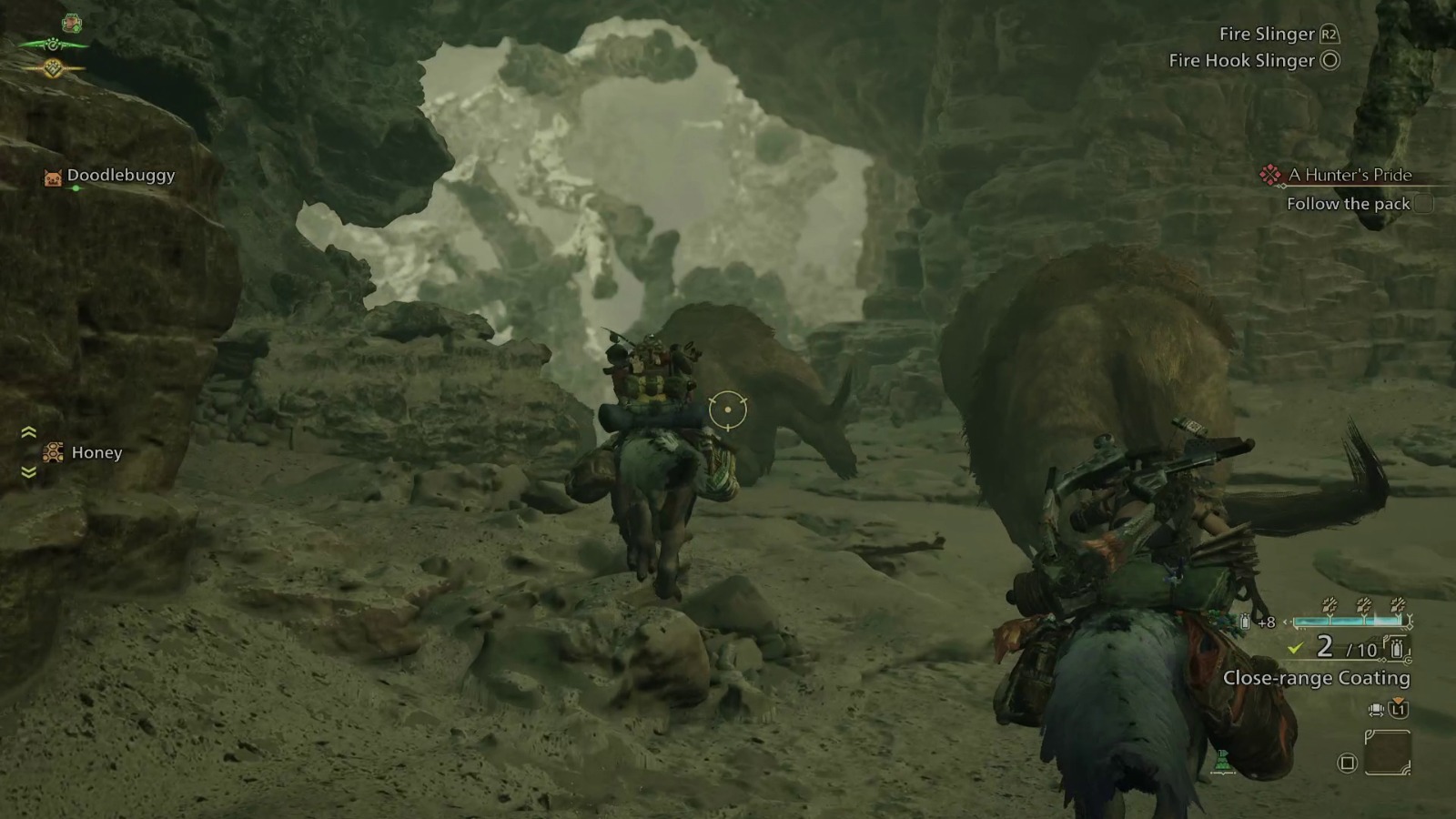Viewport: 1456px width, 819px height.
Task: Toggle the Follow the pack objective checkbox
Action: pos(1422,205)
